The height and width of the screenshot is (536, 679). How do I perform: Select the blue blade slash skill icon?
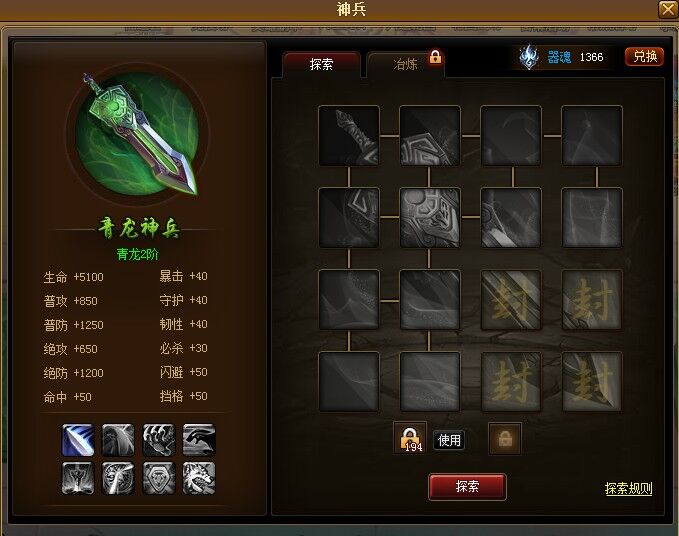(x=78, y=440)
